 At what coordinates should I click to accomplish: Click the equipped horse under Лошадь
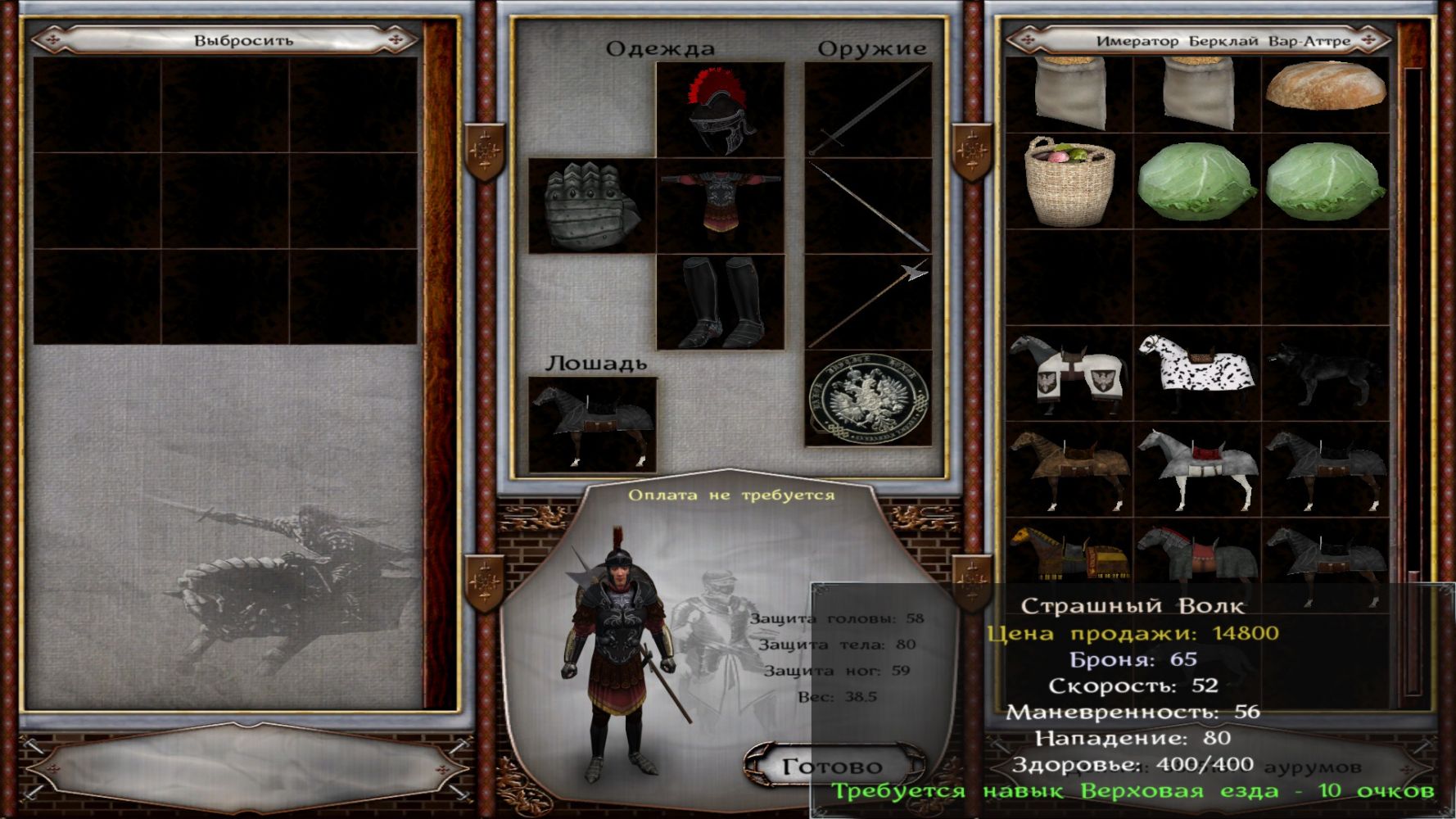click(592, 424)
